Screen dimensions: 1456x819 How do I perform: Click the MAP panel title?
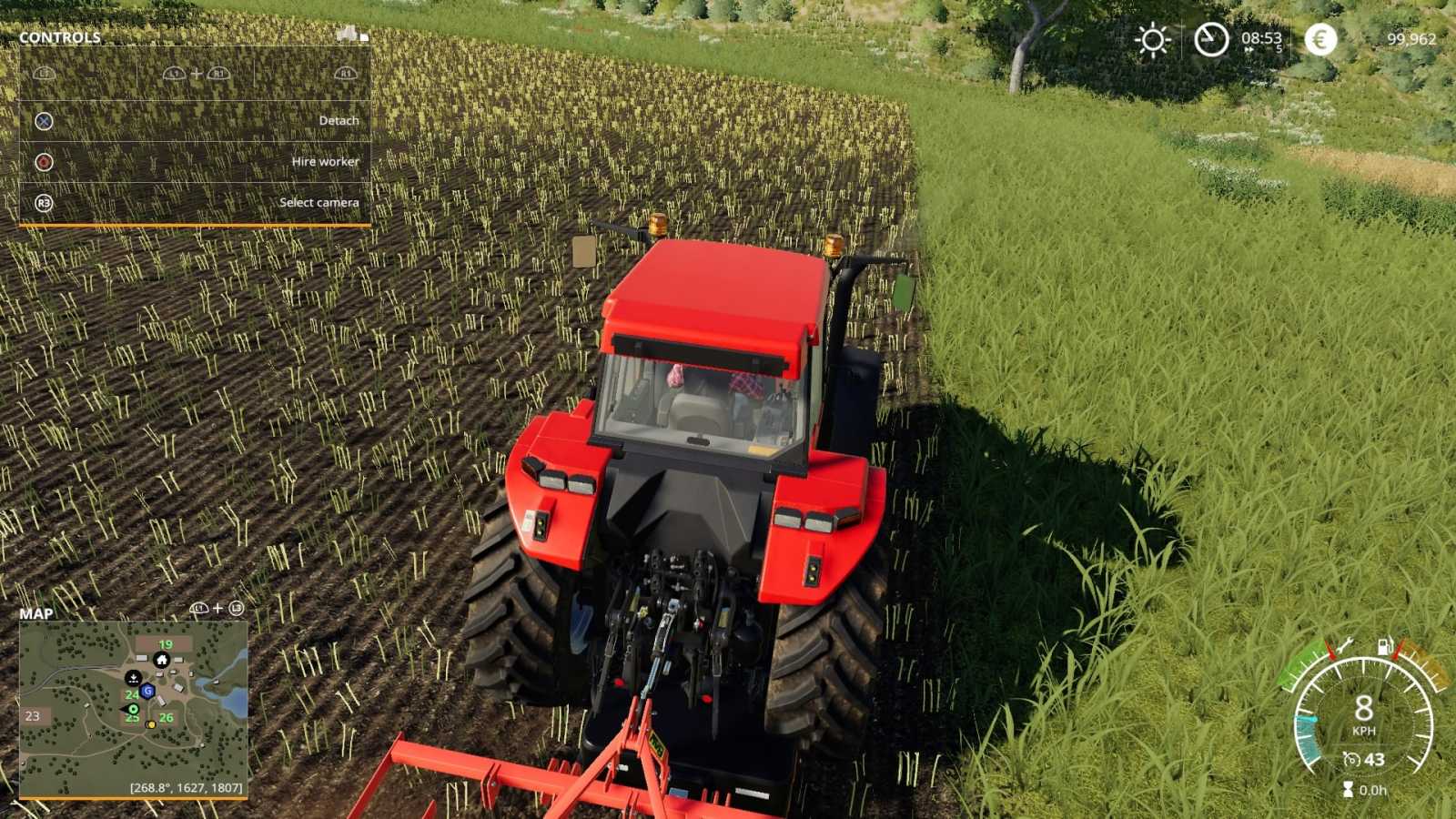[36, 615]
